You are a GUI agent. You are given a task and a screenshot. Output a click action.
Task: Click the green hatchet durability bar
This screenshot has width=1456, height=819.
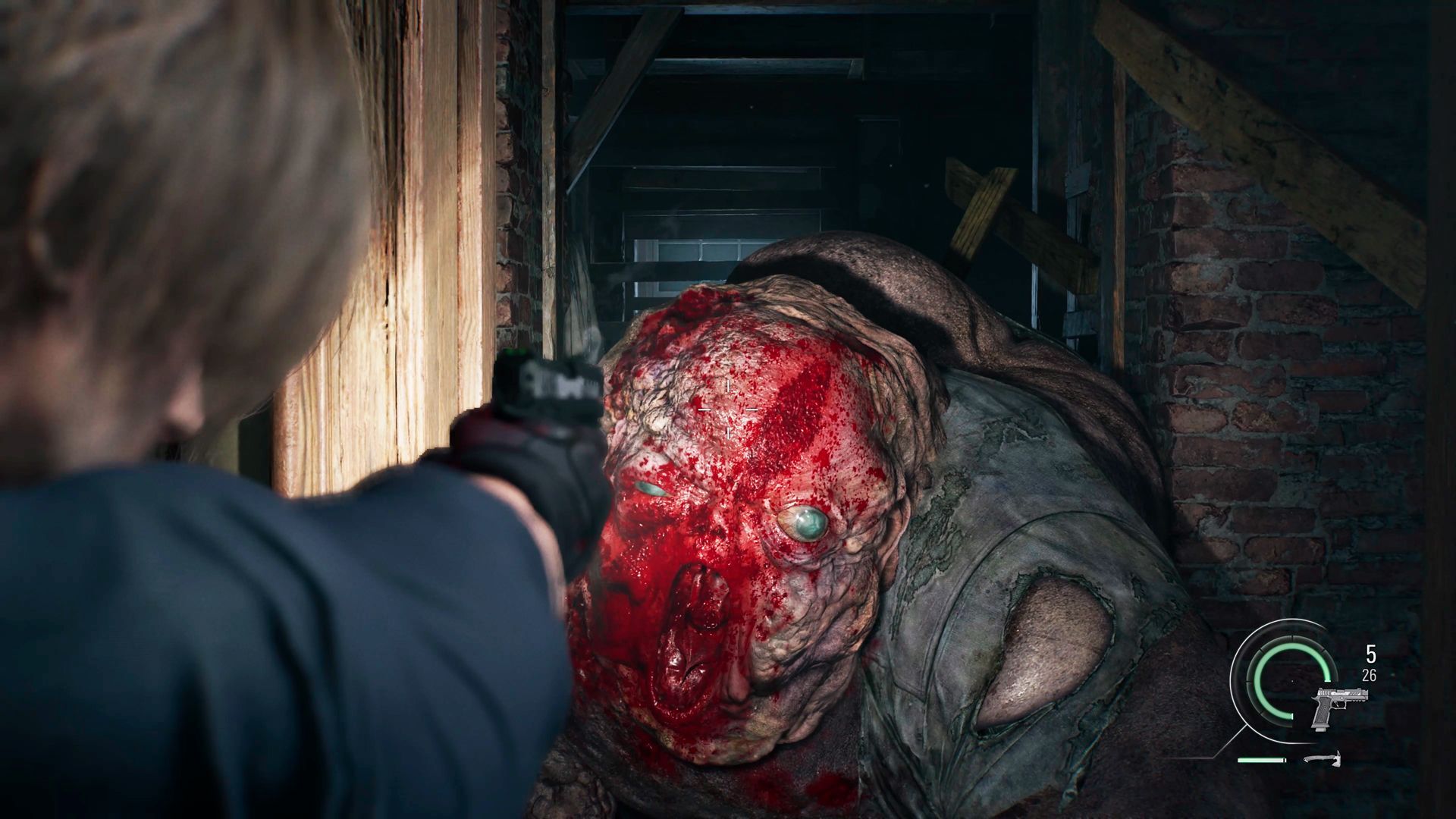click(1260, 761)
